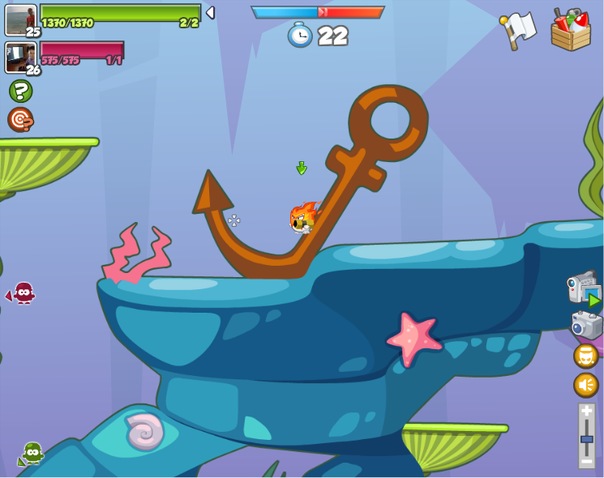Click the orange target hint icon
The width and height of the screenshot is (604, 478).
20,120
